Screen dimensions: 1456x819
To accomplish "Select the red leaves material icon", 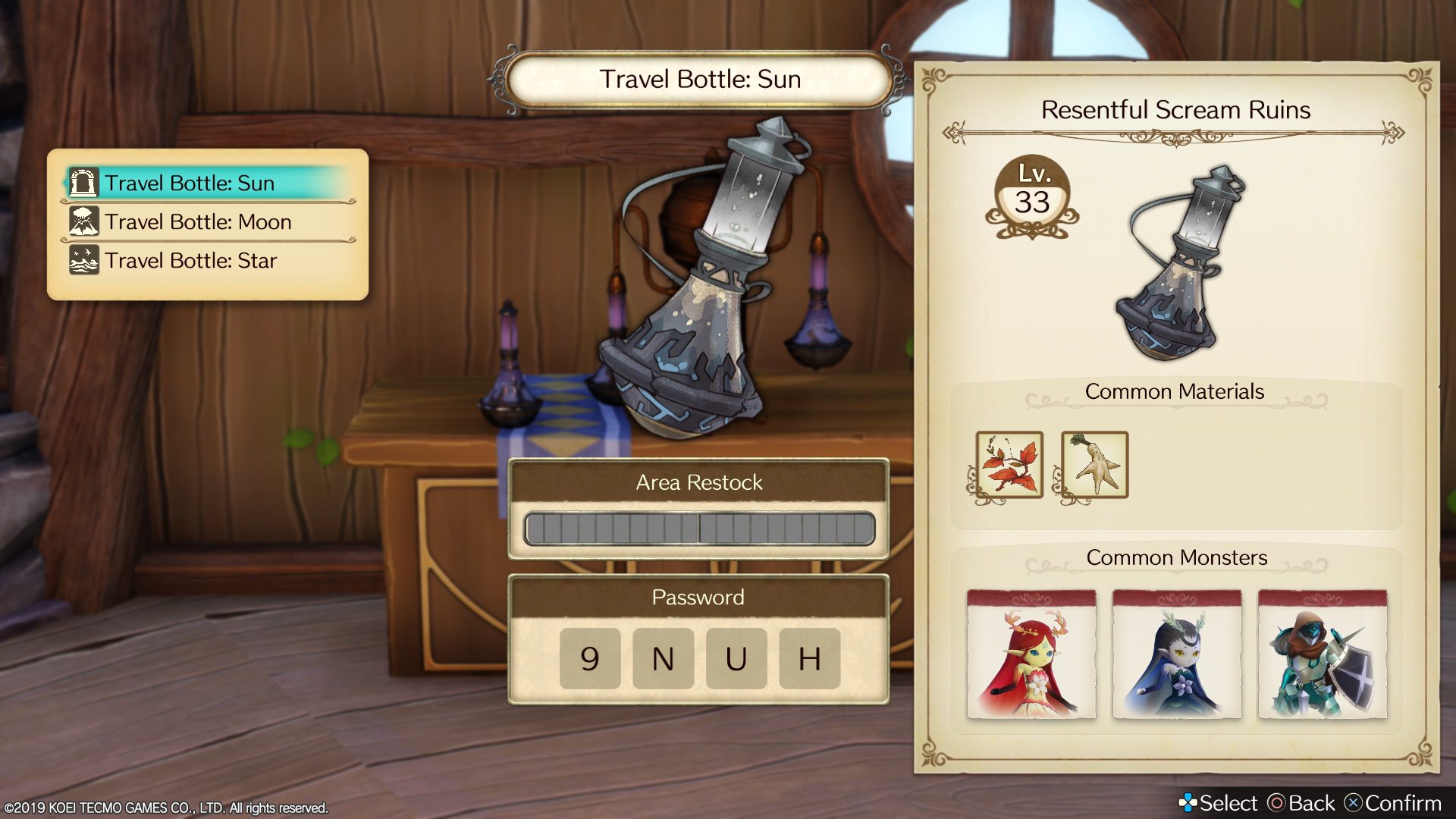I will click(1009, 465).
